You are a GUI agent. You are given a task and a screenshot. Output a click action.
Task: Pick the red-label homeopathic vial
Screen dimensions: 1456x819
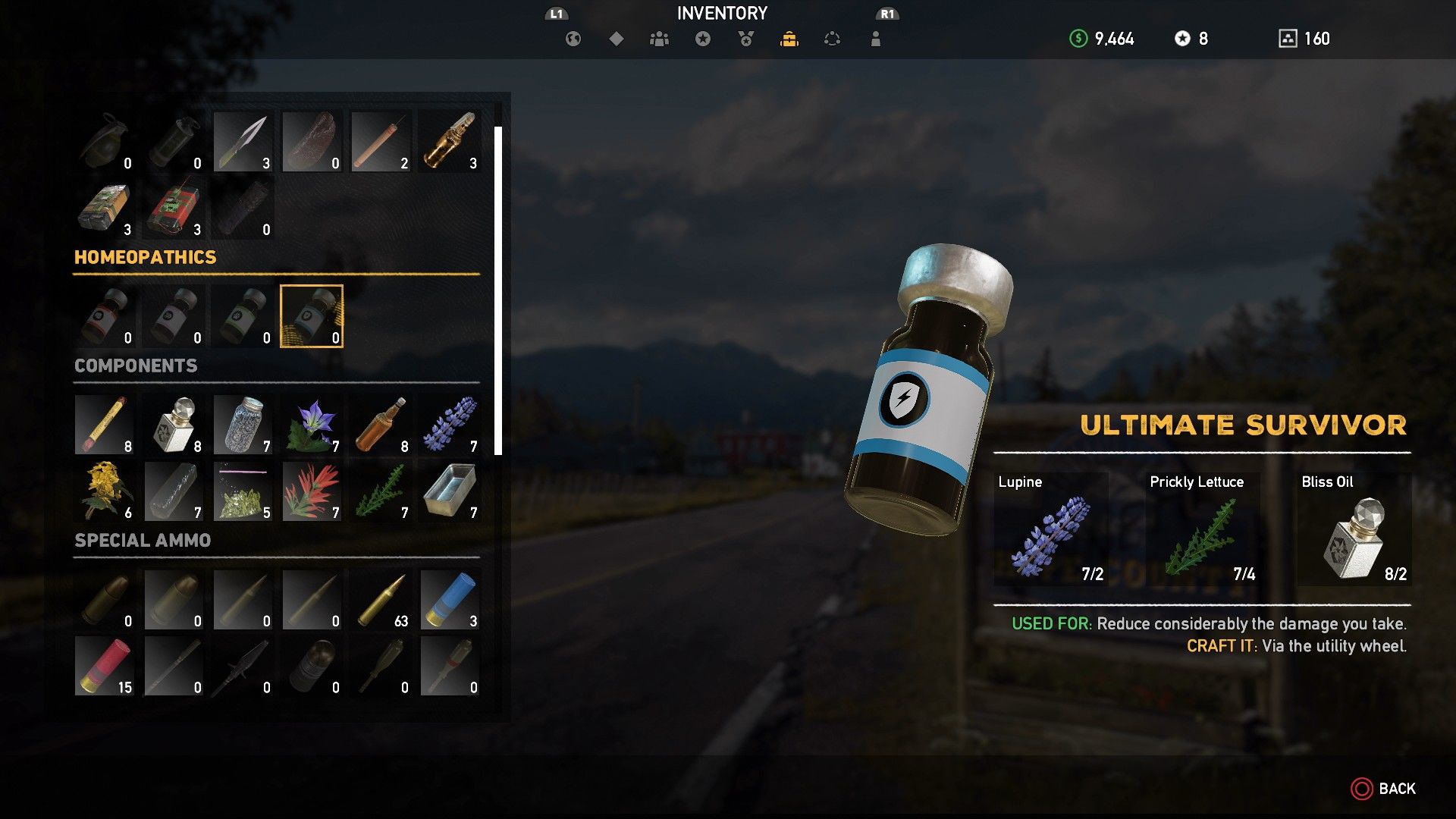[x=105, y=316]
